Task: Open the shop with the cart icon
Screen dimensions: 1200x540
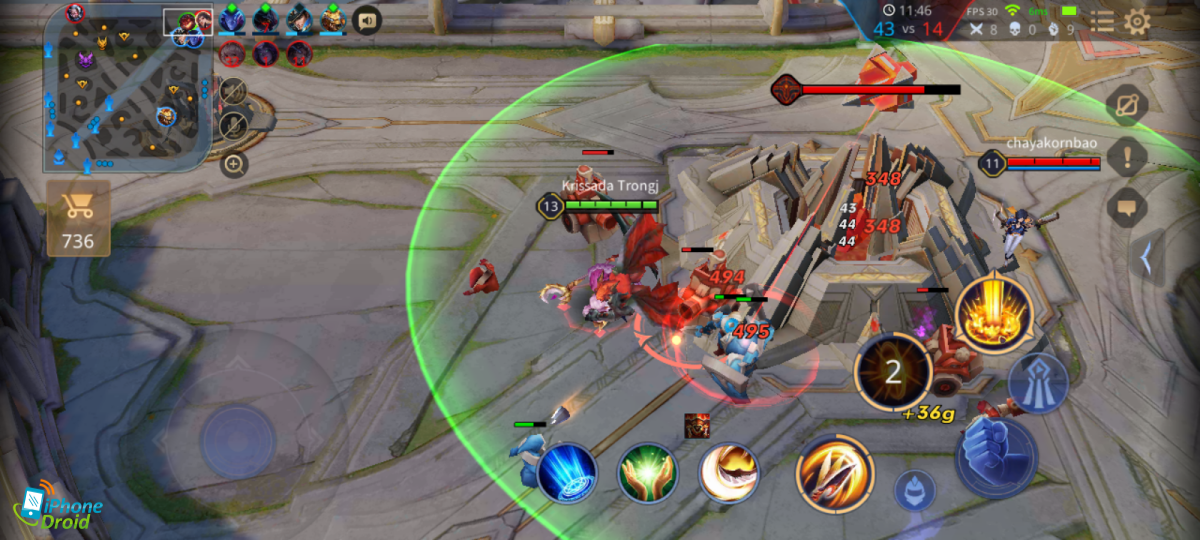Action: click(x=78, y=218)
